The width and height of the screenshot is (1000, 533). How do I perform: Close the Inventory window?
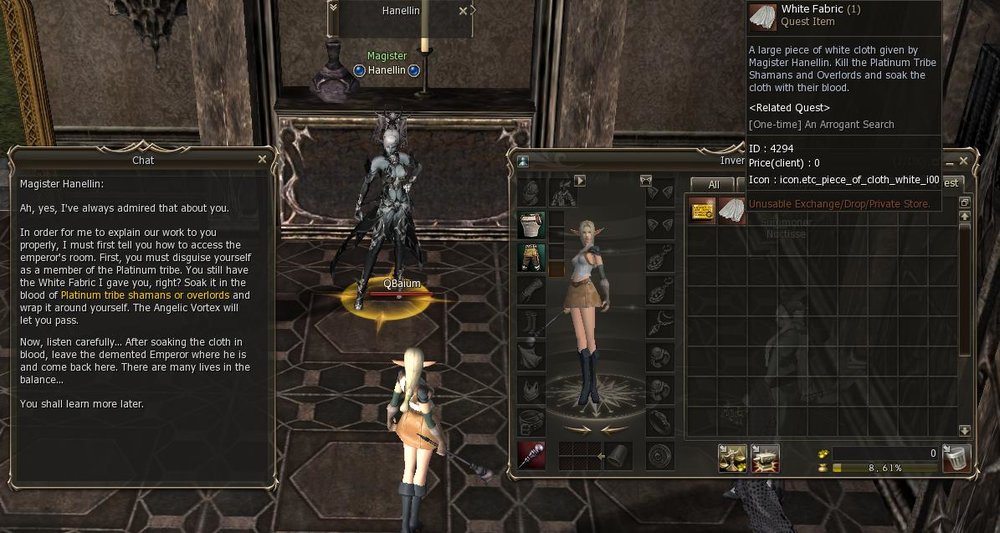[965, 160]
